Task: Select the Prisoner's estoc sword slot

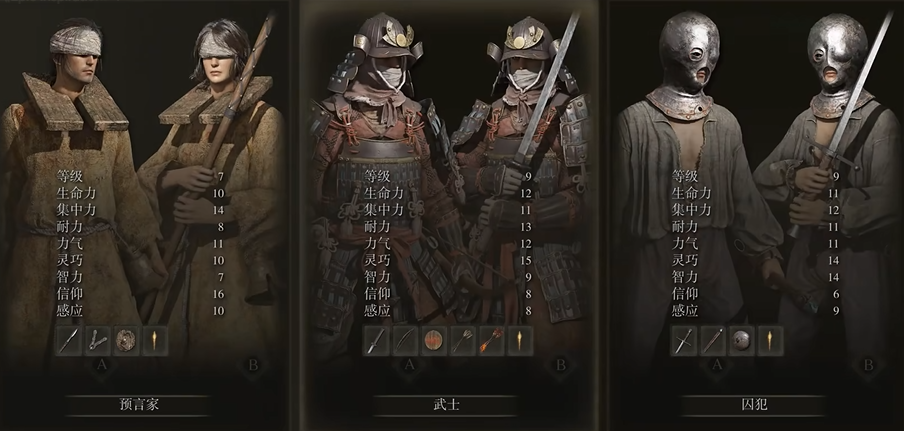Action: pos(683,342)
